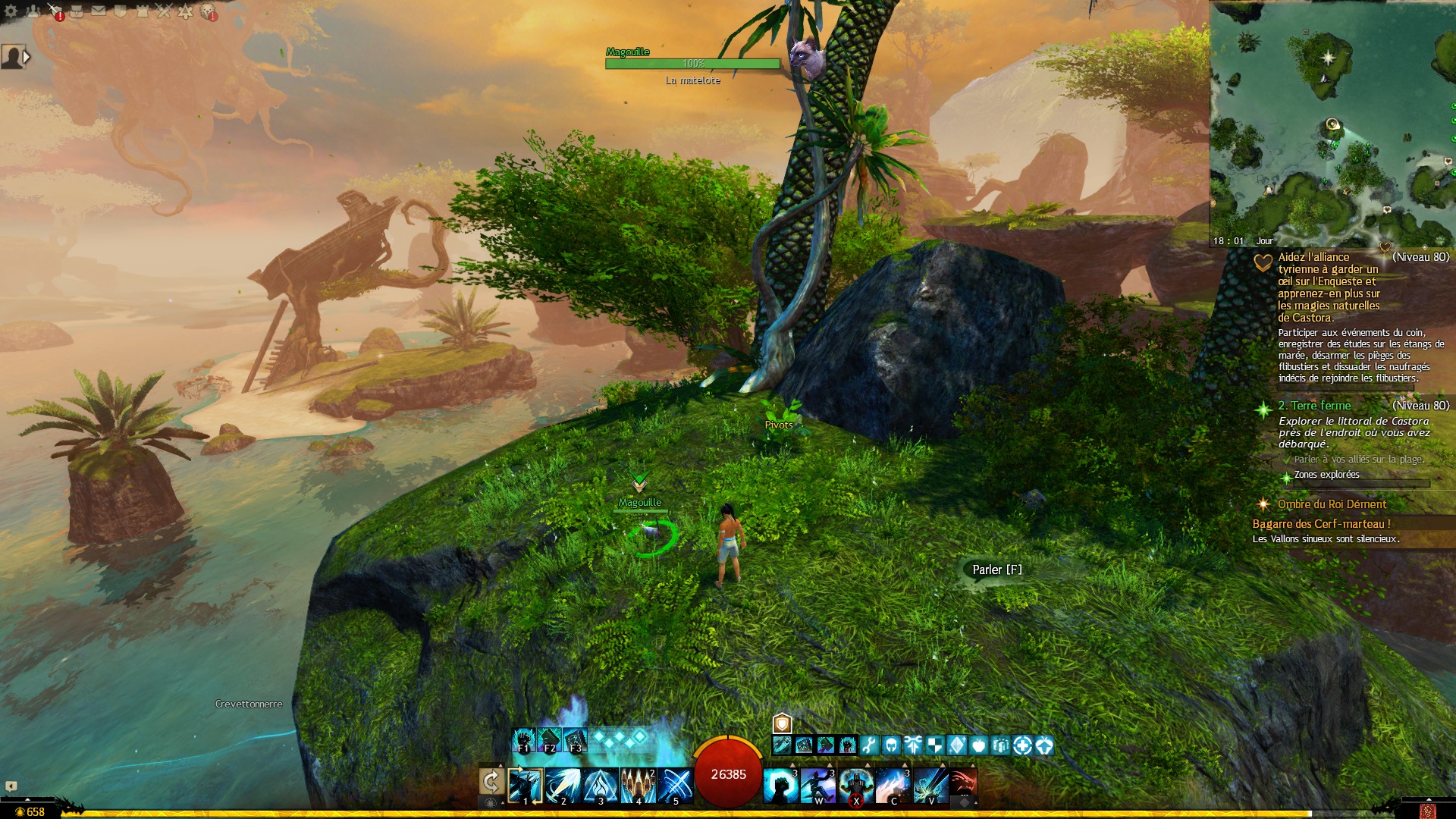Select the Ombre du Roi Dément entry

[x=1331, y=504]
